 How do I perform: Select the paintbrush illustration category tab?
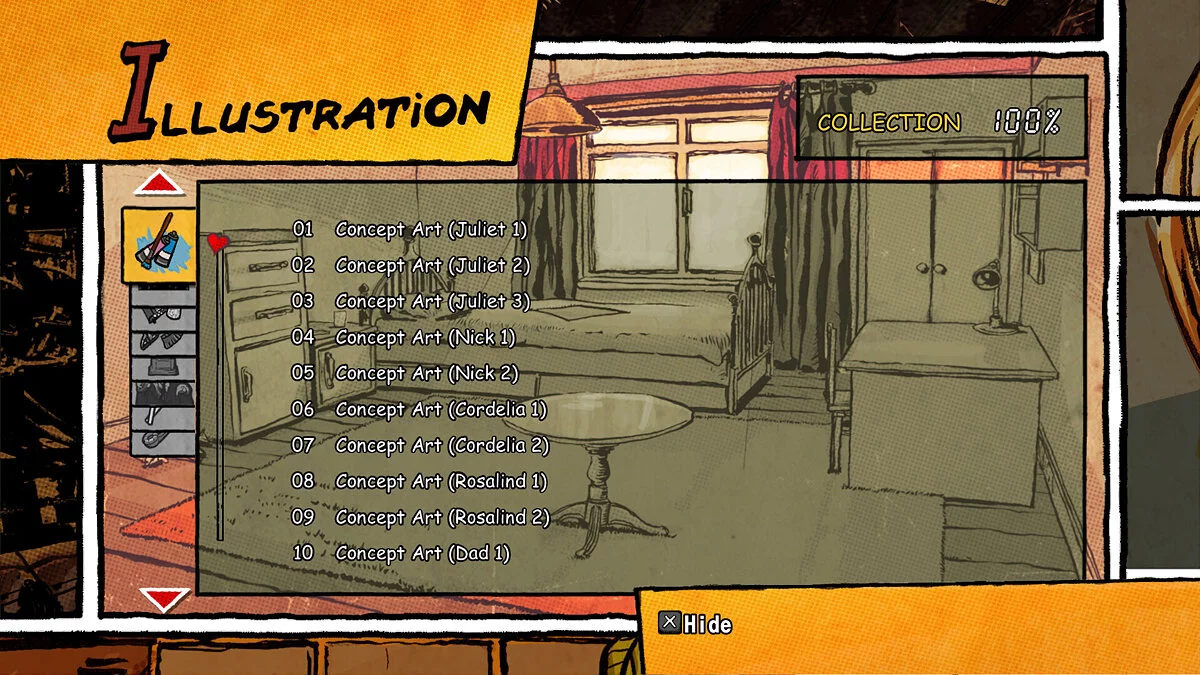click(159, 245)
